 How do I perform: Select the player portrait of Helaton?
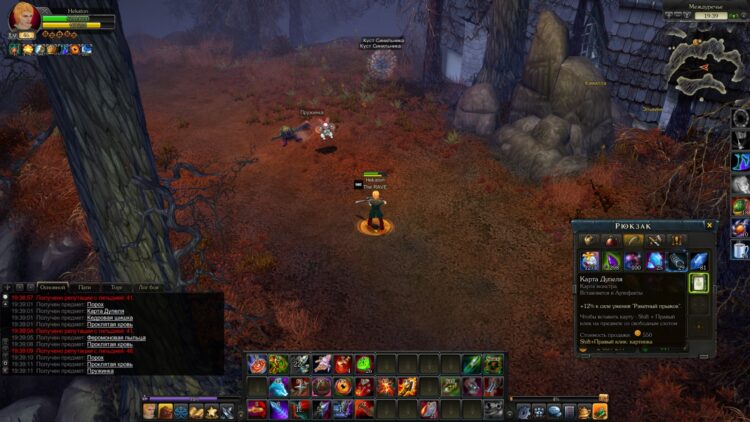pos(25,18)
